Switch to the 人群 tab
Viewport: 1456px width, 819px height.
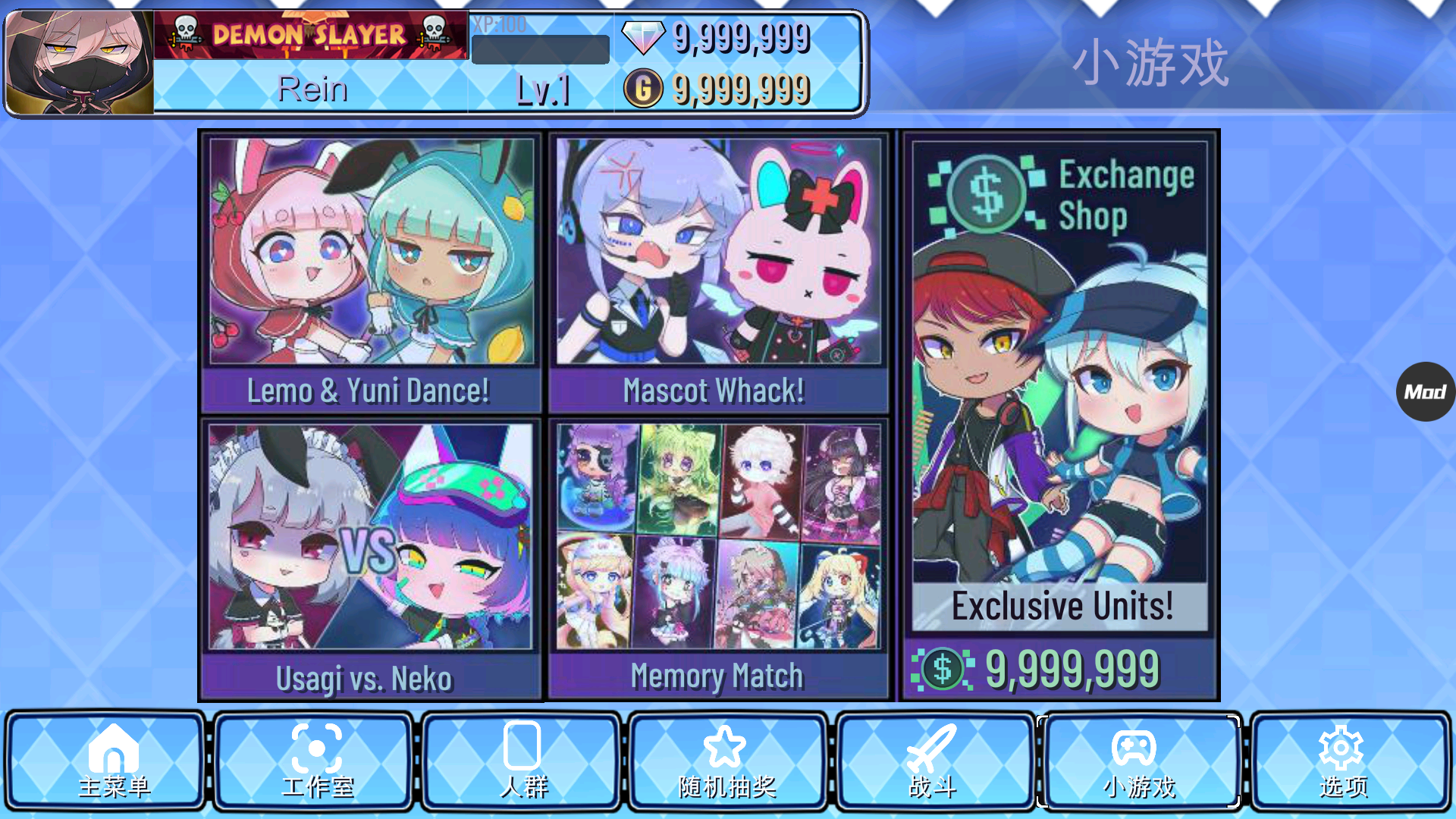pos(522,761)
